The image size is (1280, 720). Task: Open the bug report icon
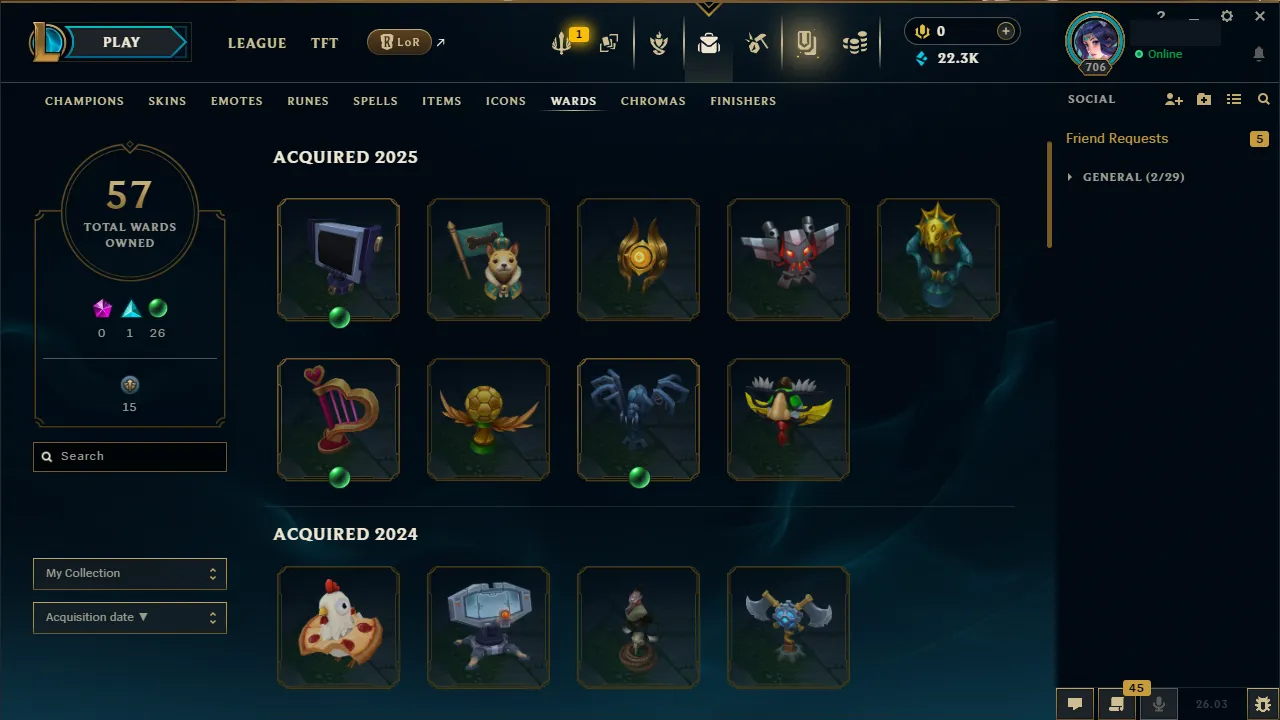(1262, 704)
